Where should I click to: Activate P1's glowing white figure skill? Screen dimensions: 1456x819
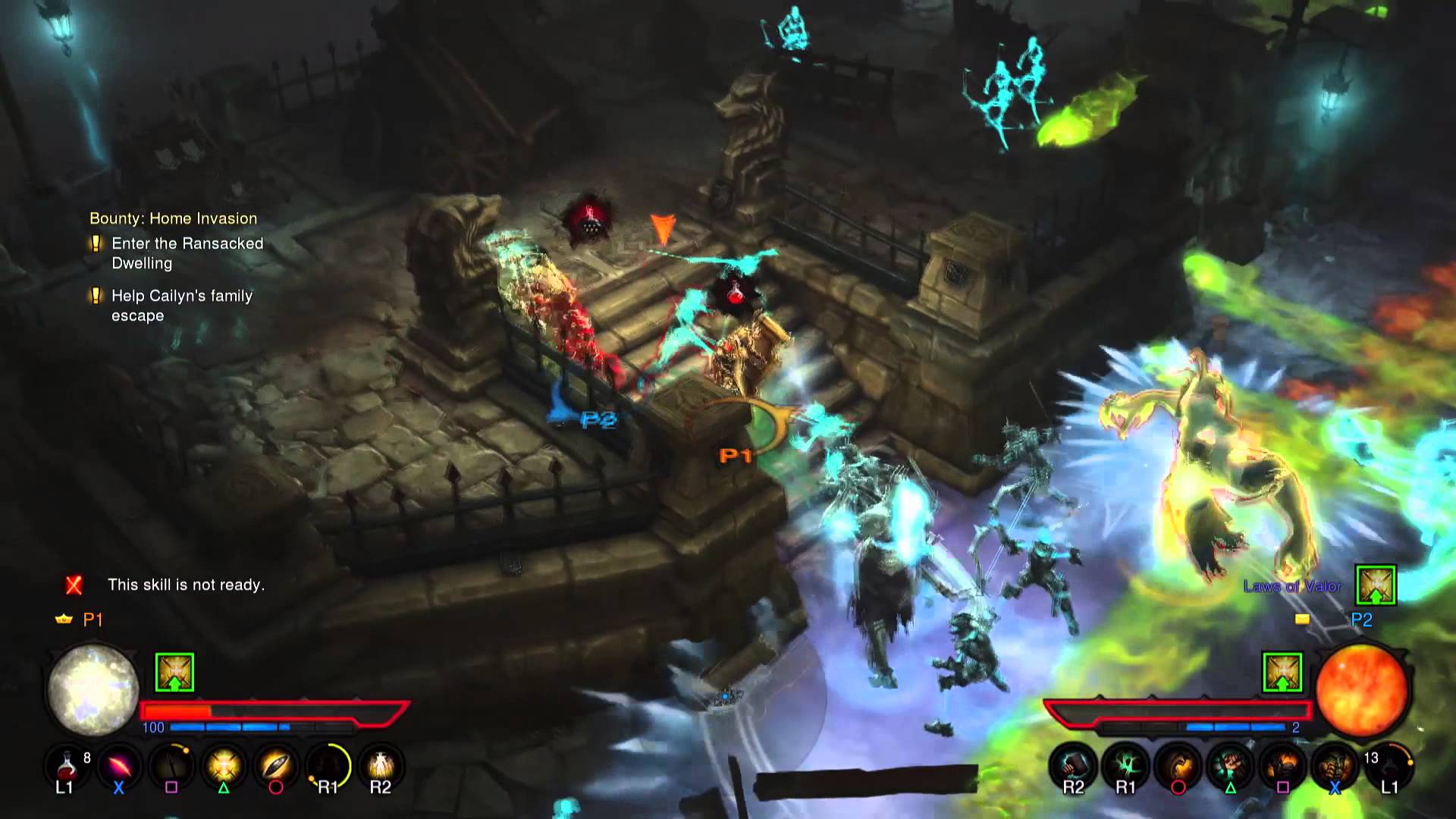pos(381,764)
